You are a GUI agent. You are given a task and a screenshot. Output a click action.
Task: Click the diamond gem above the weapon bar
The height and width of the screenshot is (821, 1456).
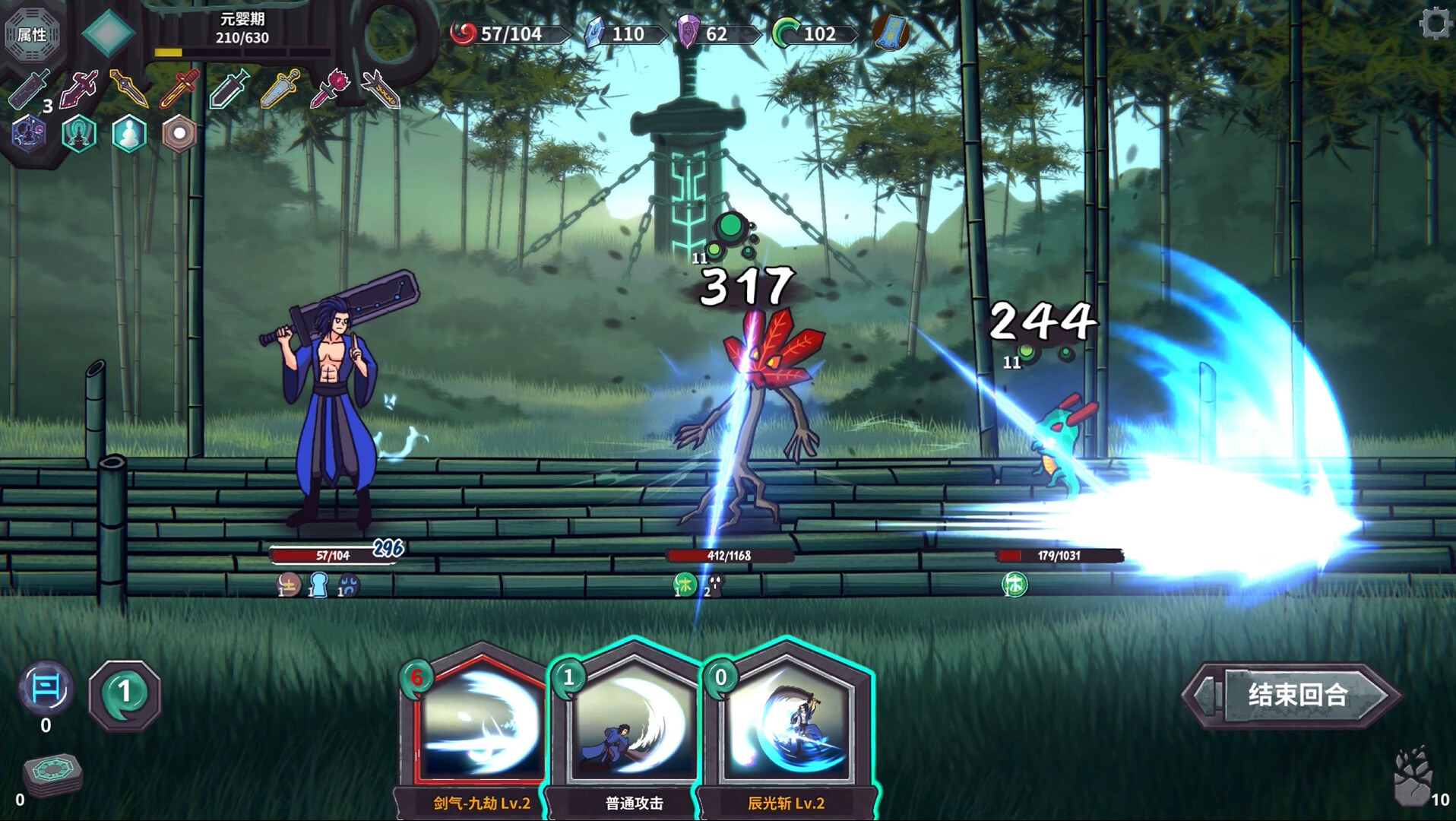pyautogui.click(x=110, y=33)
